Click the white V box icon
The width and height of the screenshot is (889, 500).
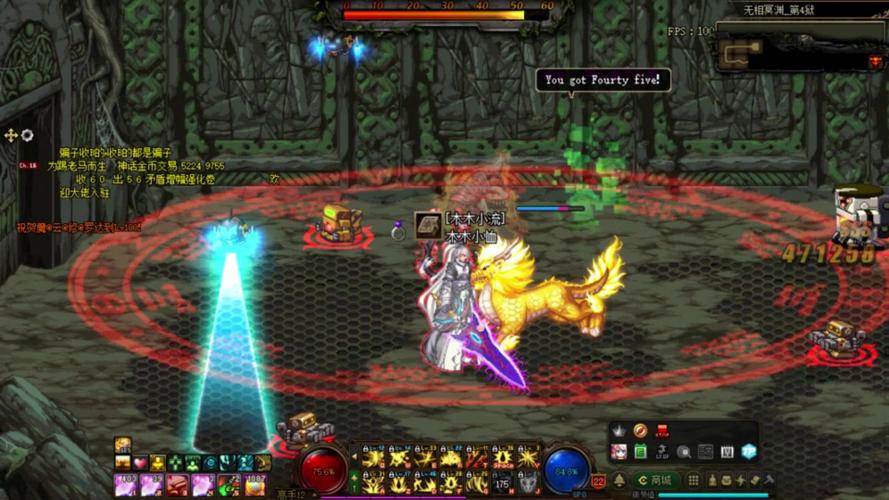pyautogui.click(x=727, y=452)
